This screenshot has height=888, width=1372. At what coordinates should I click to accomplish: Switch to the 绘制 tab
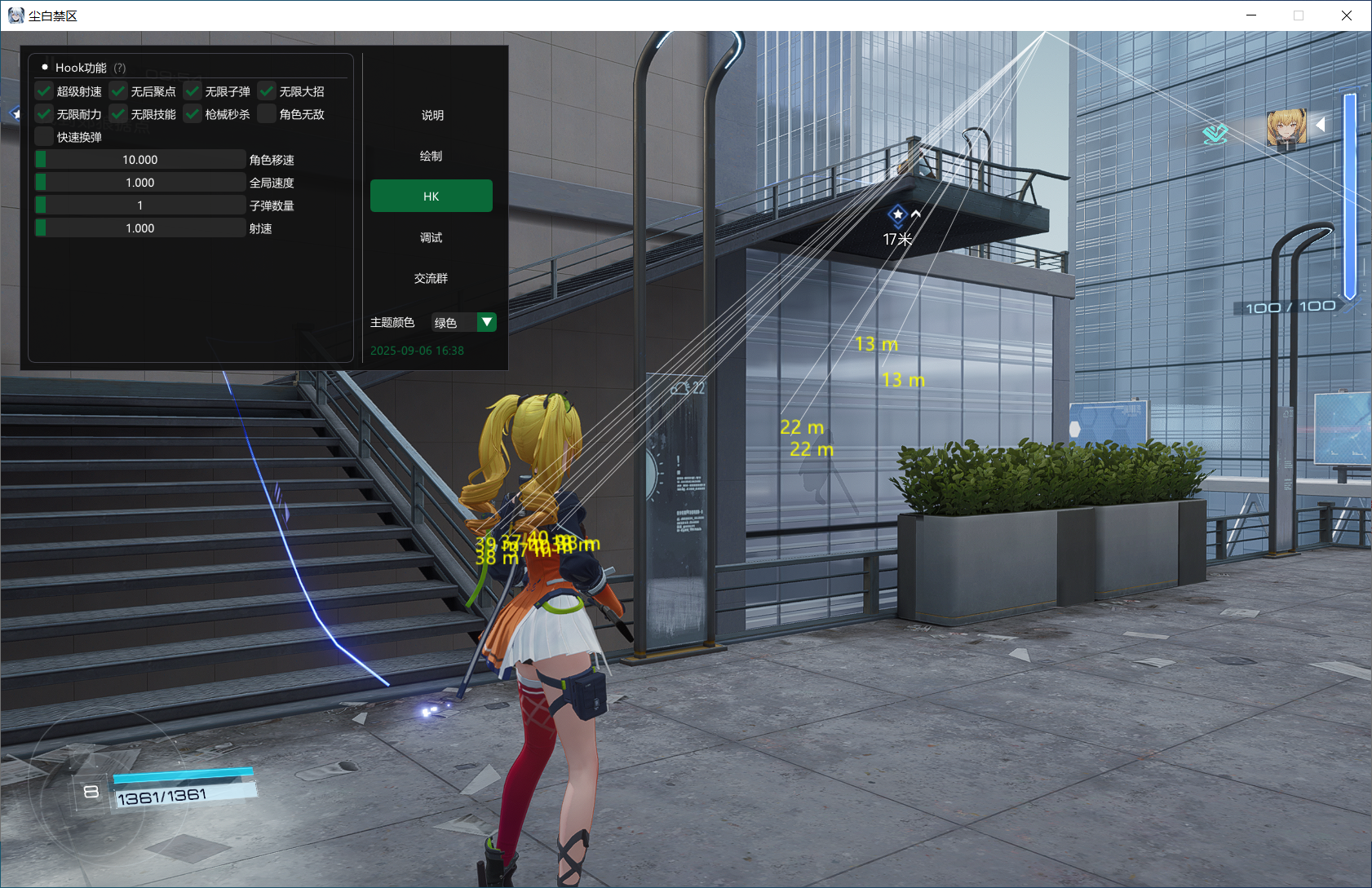[x=432, y=156]
